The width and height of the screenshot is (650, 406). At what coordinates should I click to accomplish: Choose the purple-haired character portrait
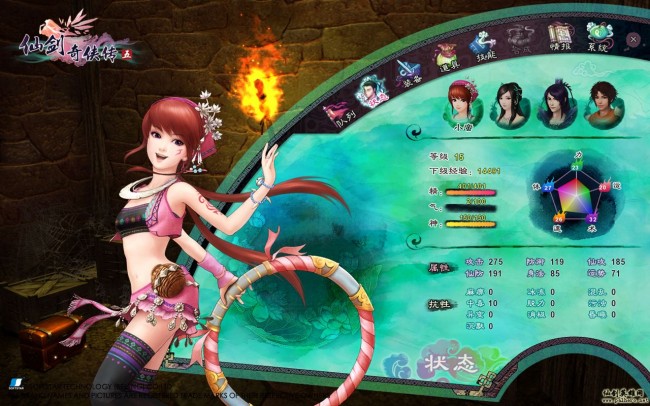point(555,101)
